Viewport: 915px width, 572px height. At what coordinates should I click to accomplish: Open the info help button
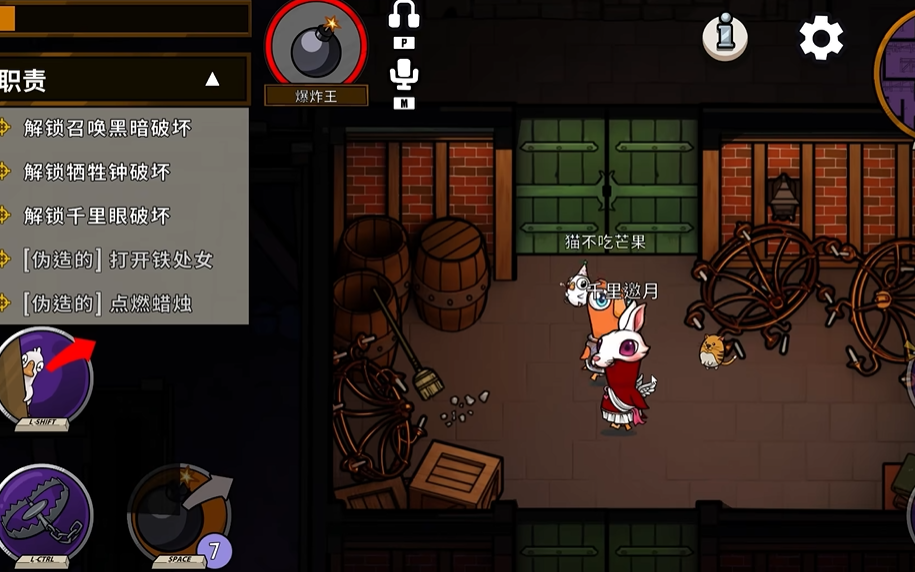tap(725, 38)
